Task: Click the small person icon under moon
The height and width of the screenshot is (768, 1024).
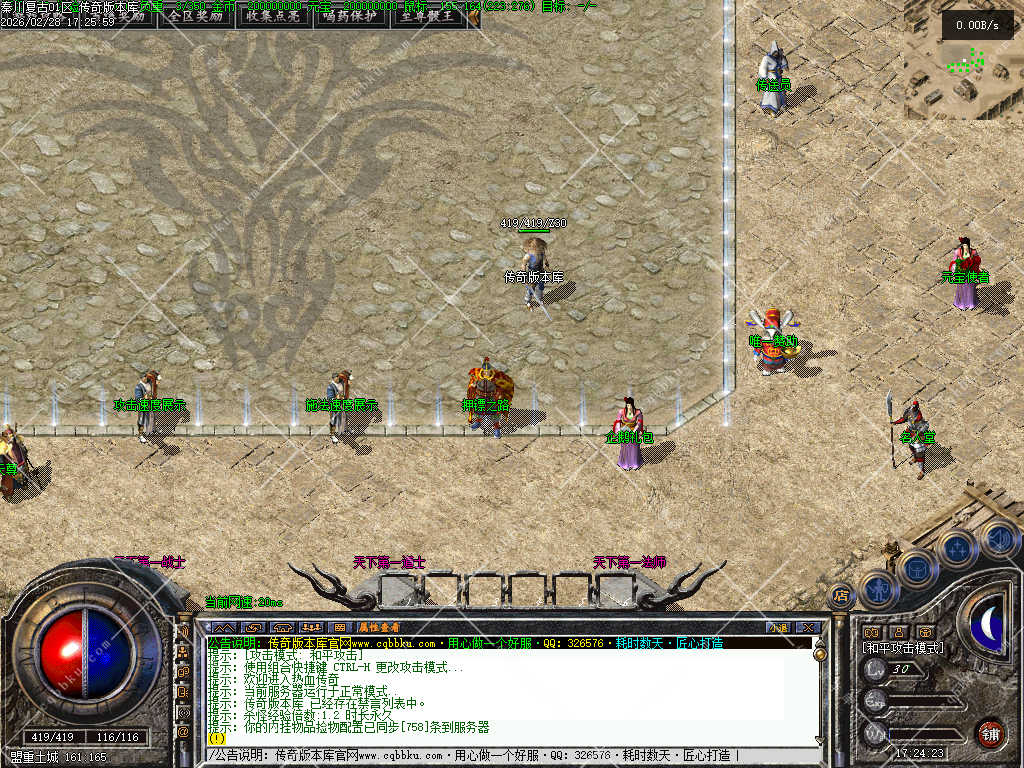Action: click(x=898, y=632)
